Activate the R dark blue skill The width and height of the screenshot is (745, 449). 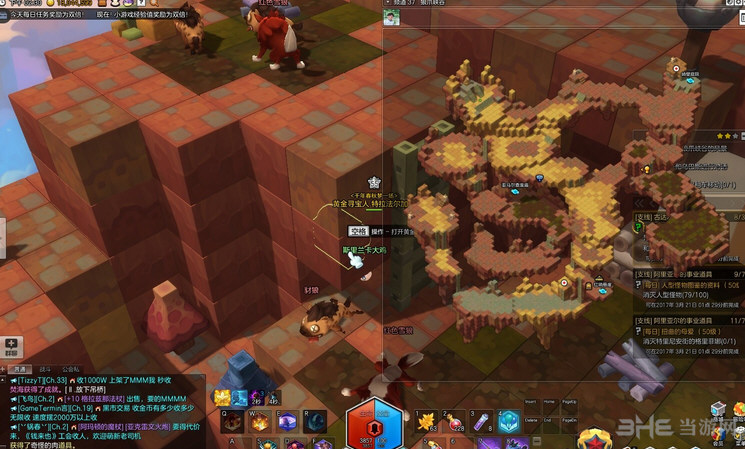[x=315, y=422]
